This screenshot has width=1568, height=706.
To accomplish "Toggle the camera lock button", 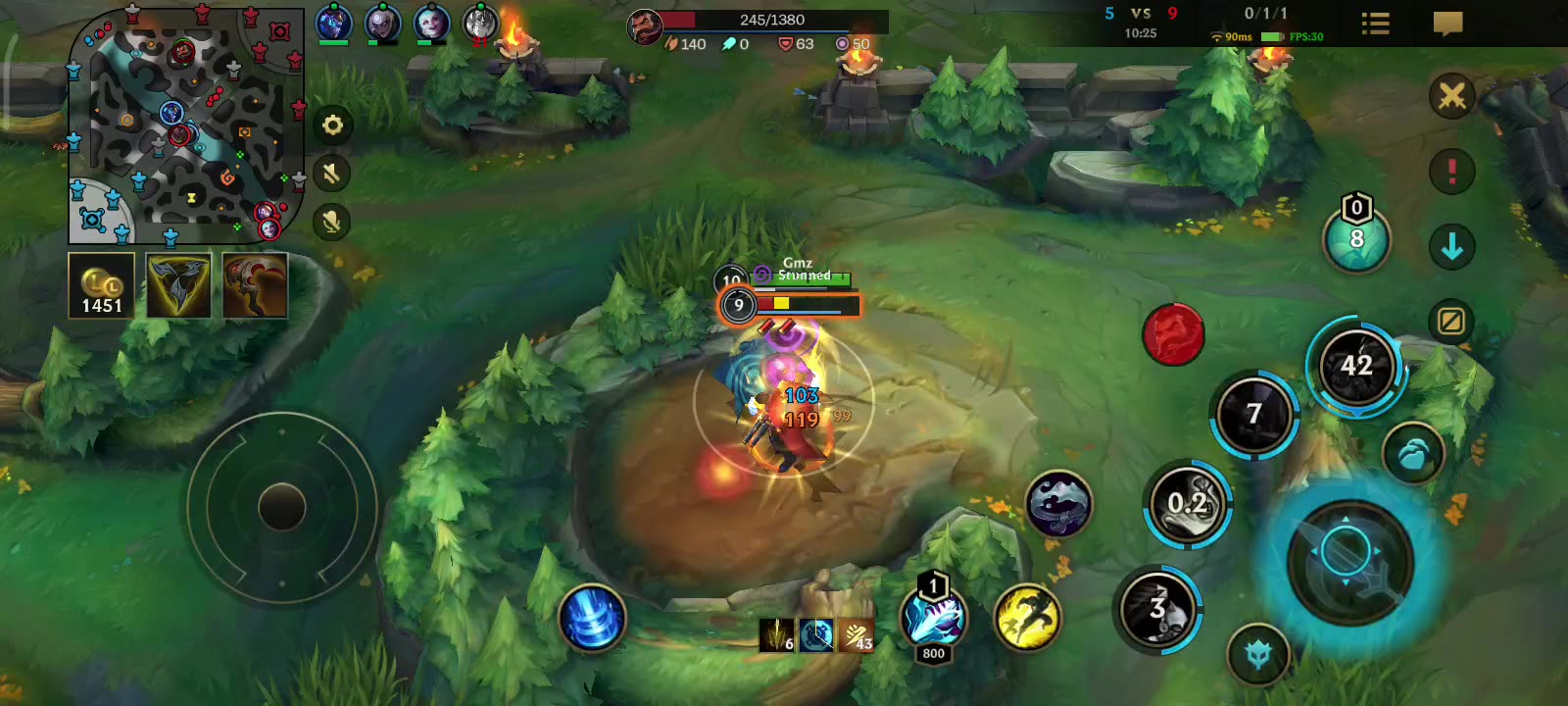I will pos(1451,321).
